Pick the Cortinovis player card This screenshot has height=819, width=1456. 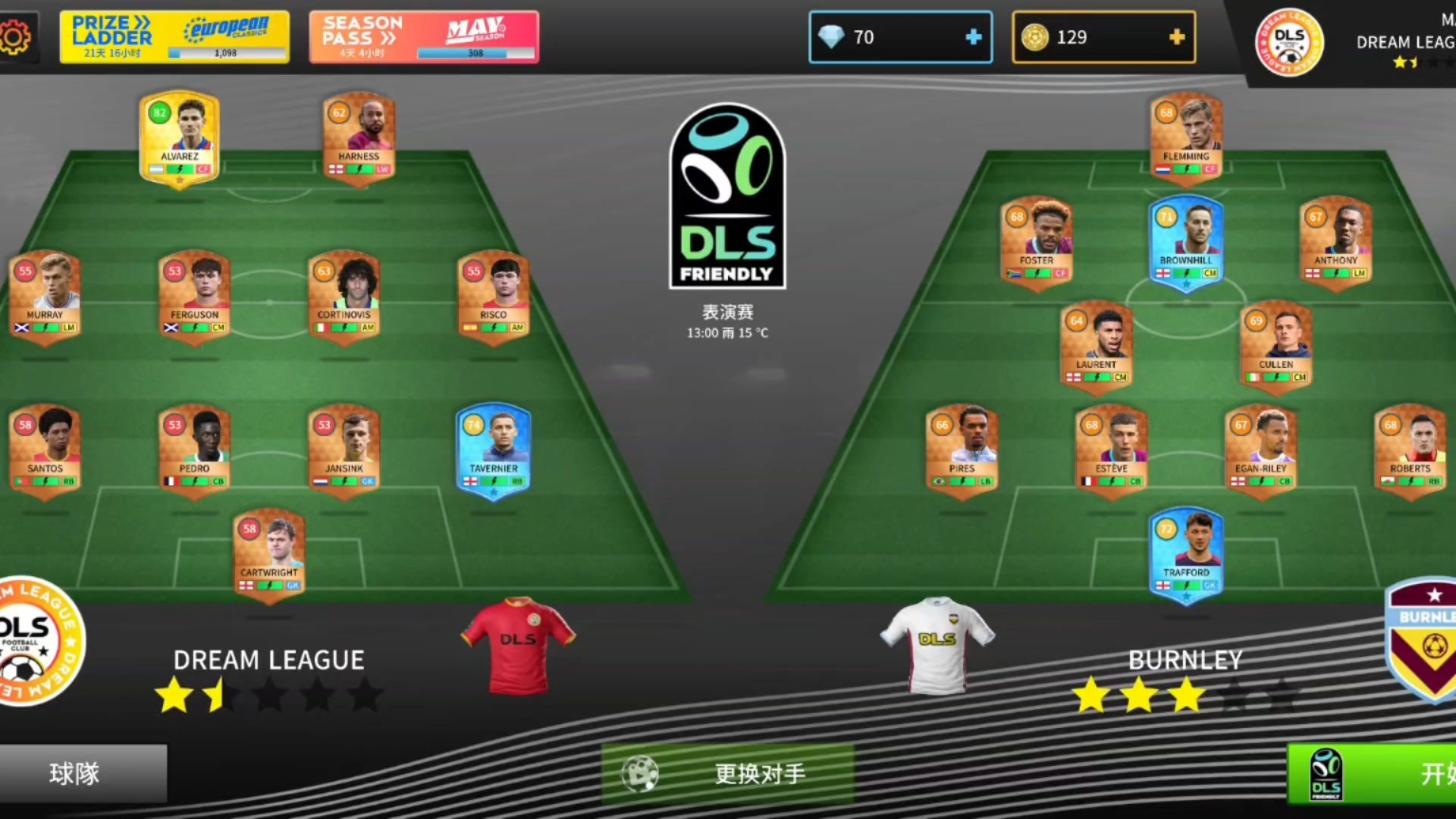click(344, 297)
